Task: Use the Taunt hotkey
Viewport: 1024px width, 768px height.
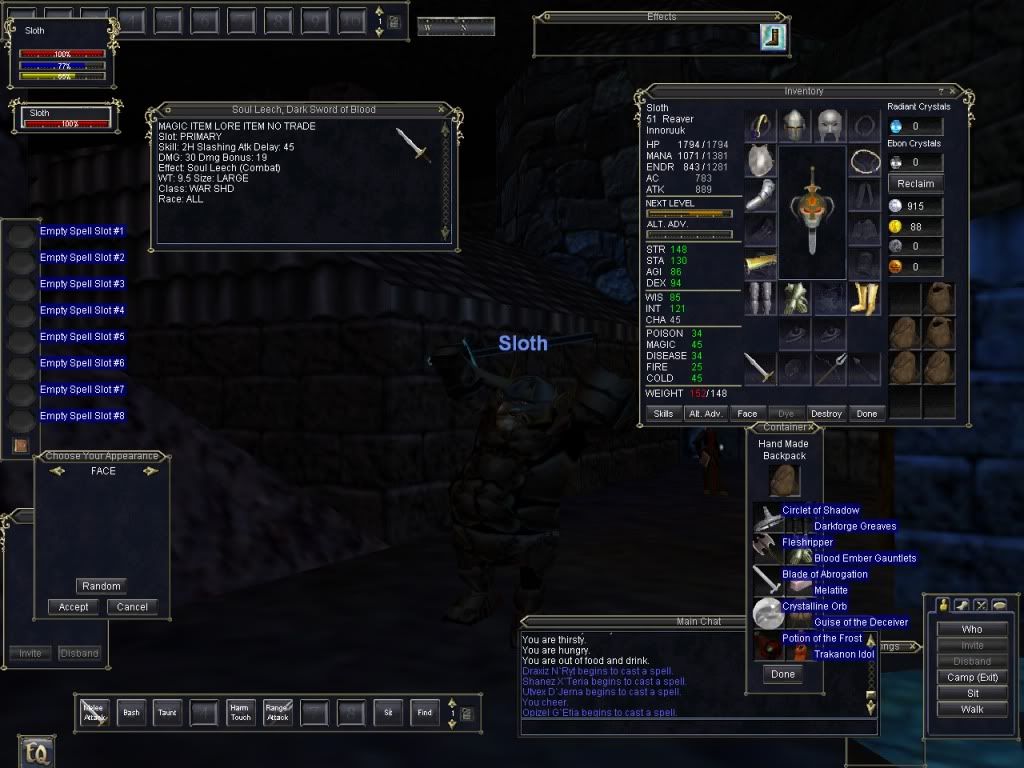Action: click(167, 712)
